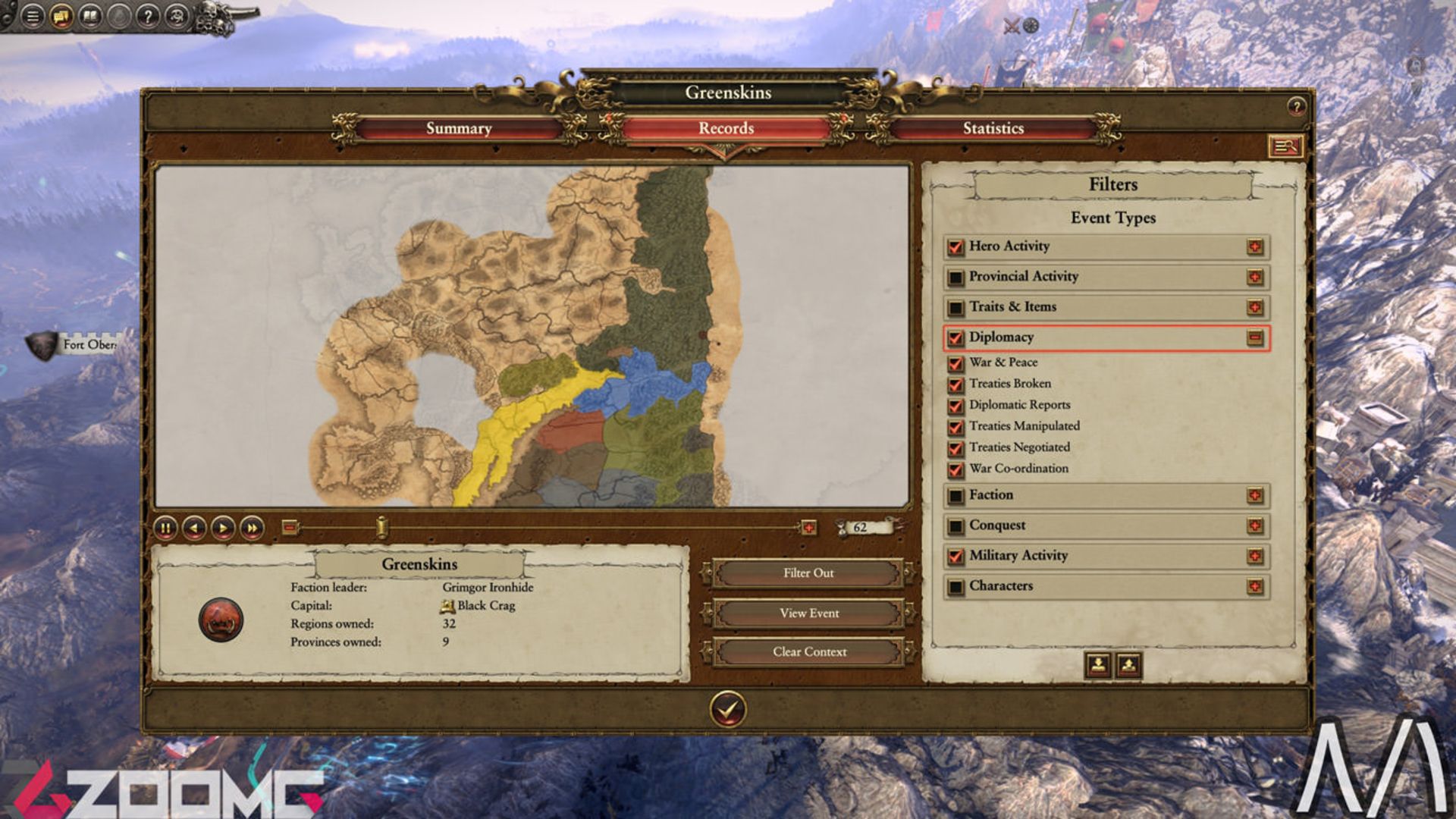Enable the Provincial Activity filter

pos(955,278)
